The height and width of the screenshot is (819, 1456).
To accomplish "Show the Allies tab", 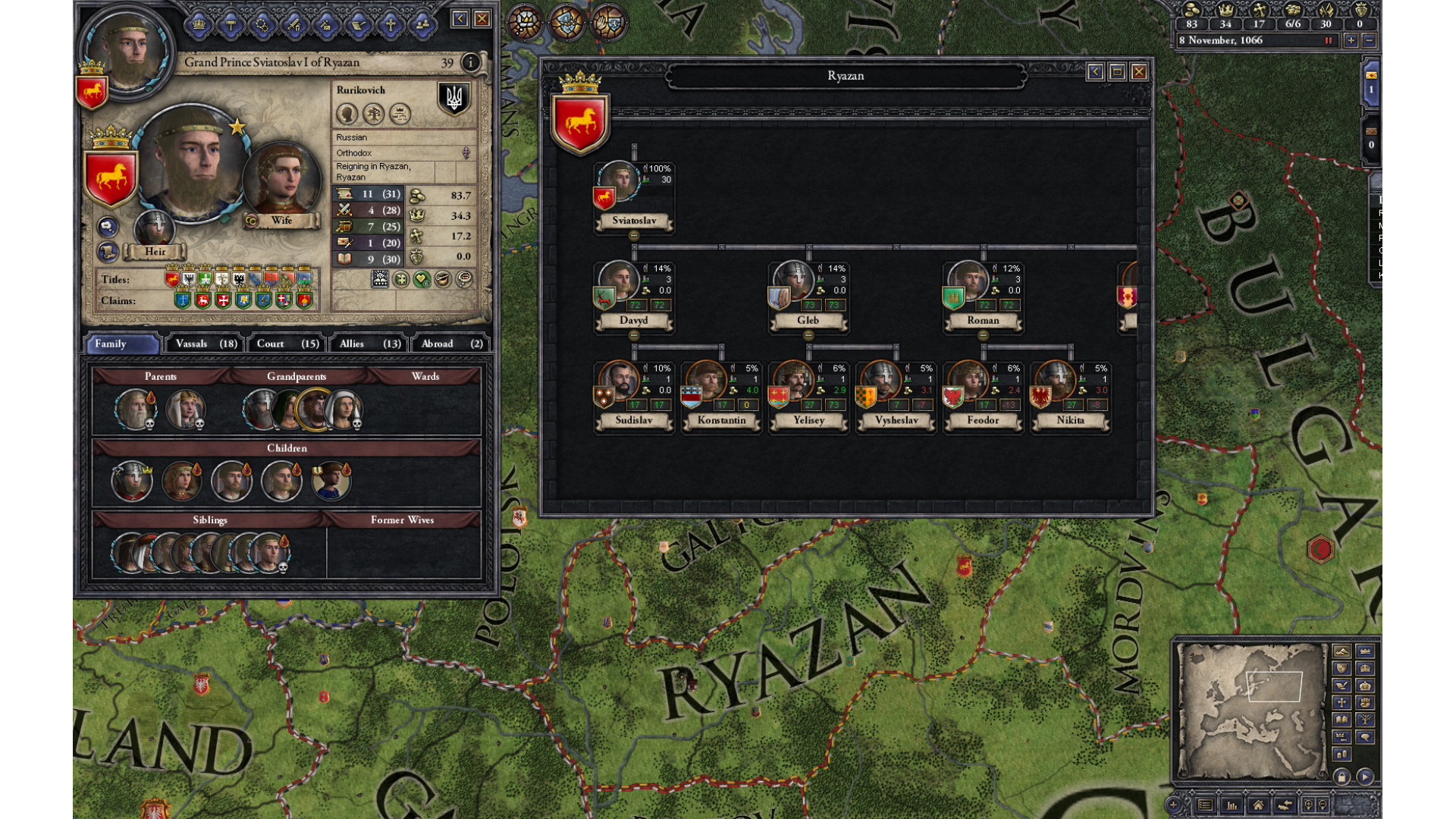I will tap(369, 344).
